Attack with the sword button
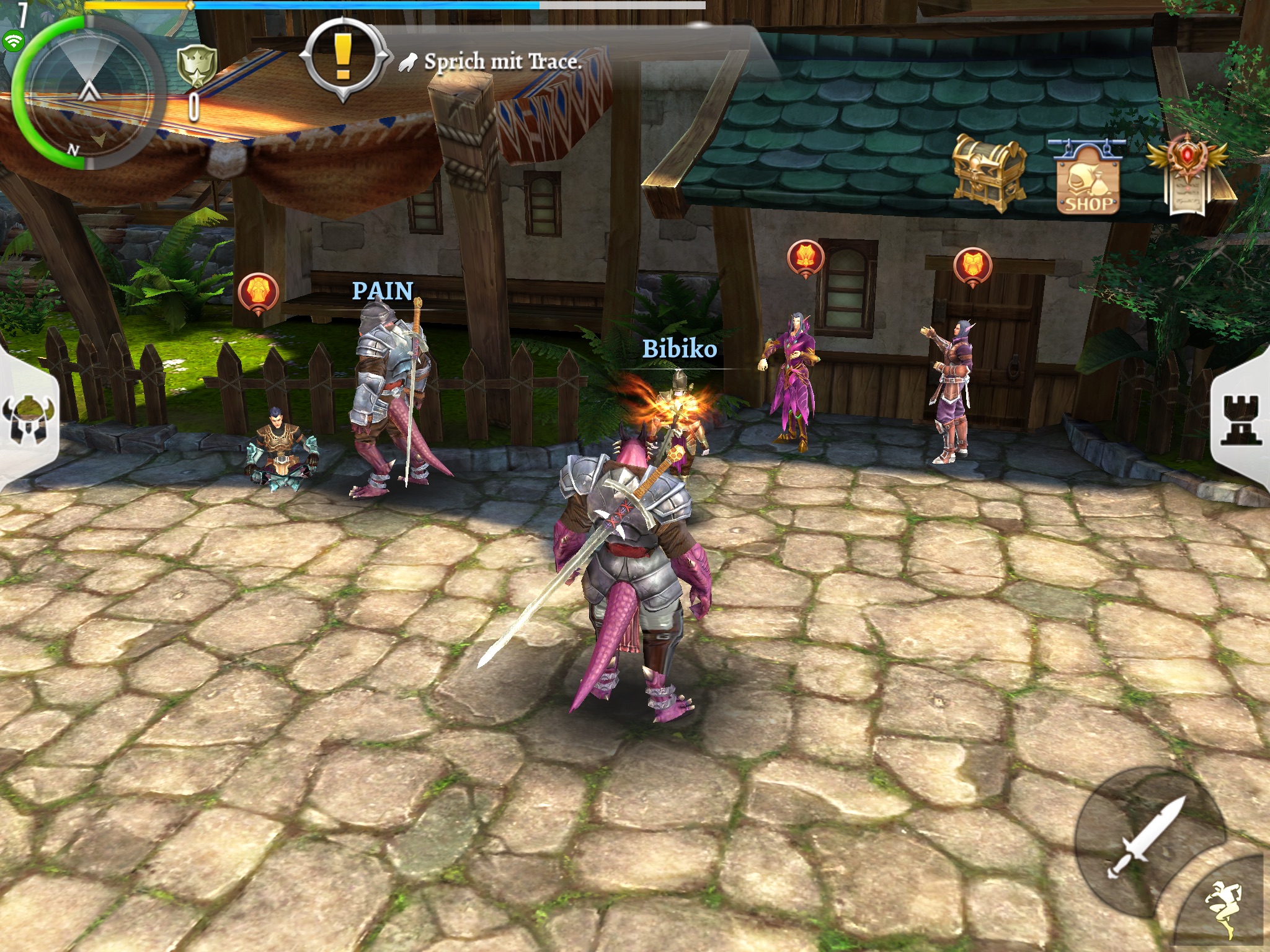 pos(1147,837)
